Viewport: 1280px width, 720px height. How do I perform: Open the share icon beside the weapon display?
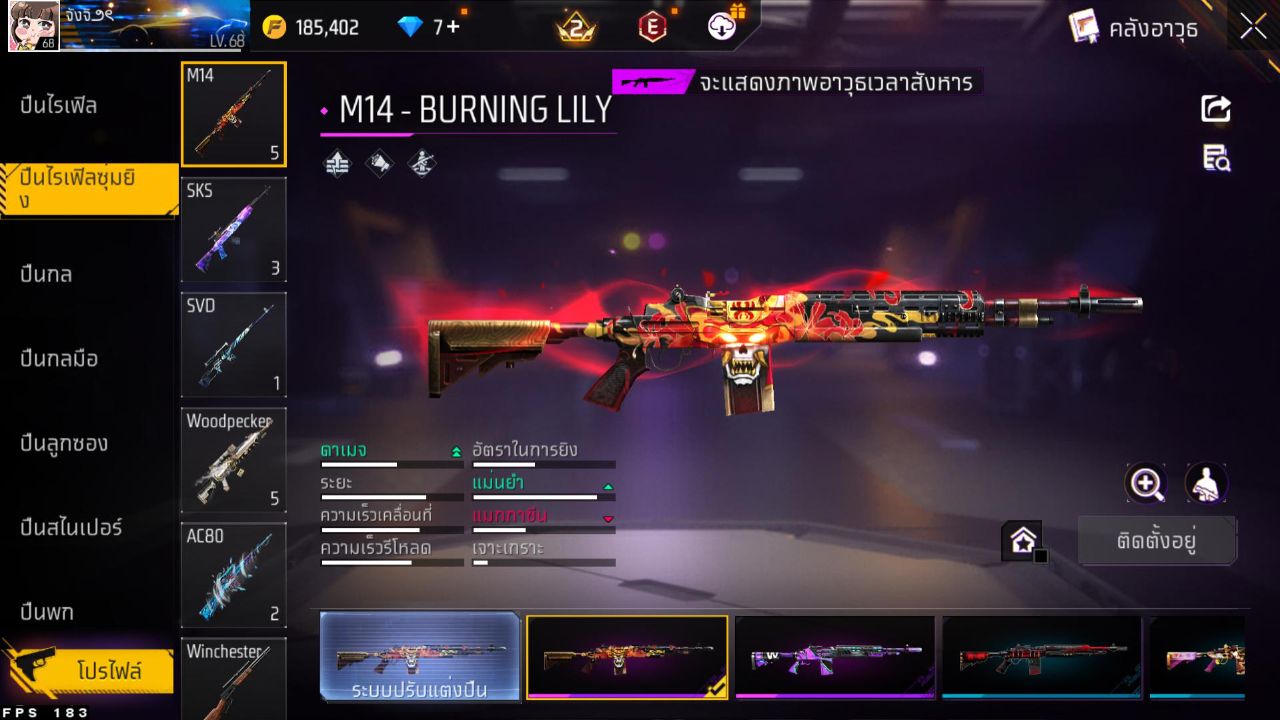(1215, 110)
